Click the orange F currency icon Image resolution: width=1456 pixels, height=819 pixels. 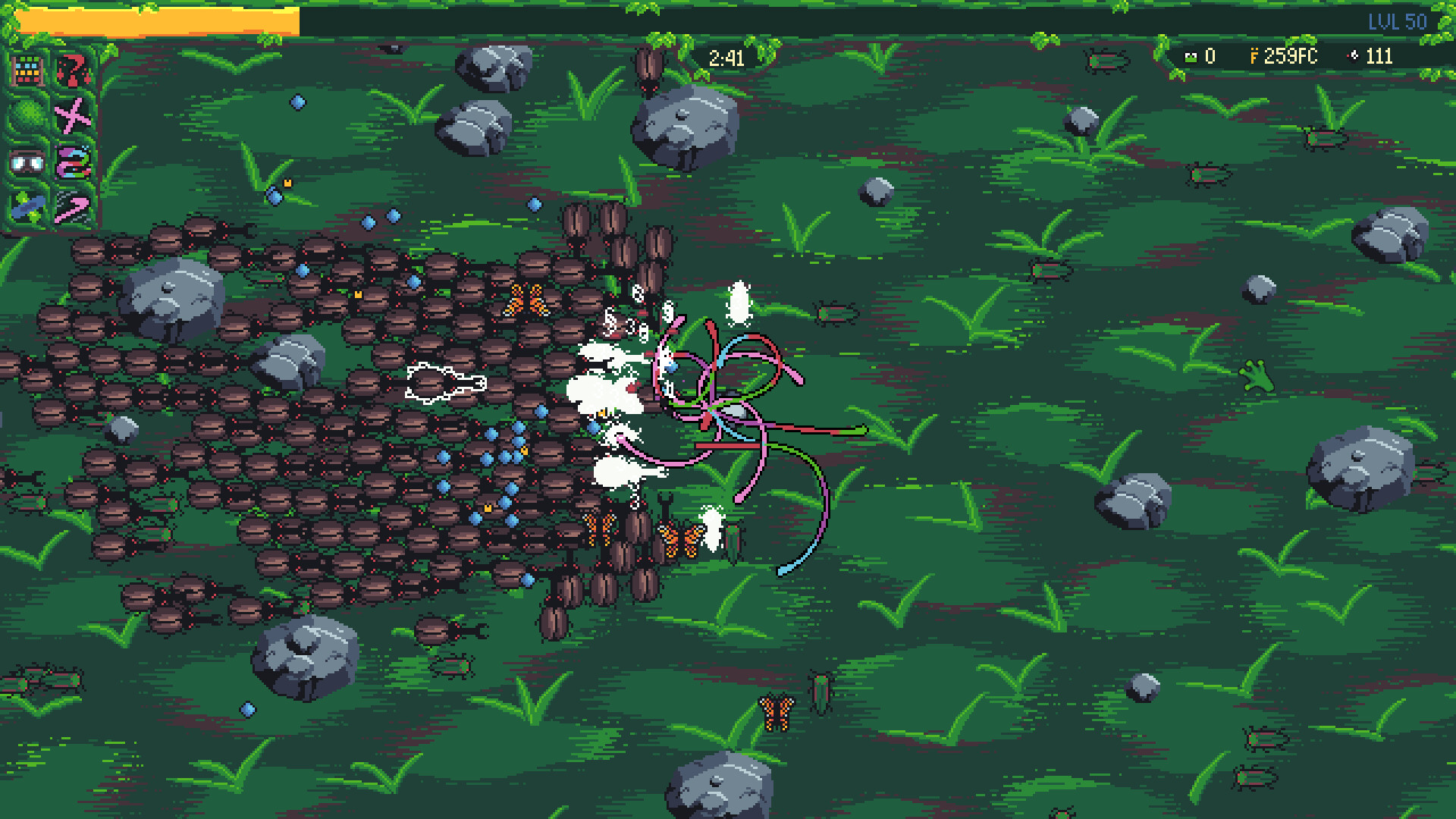coord(1255,57)
